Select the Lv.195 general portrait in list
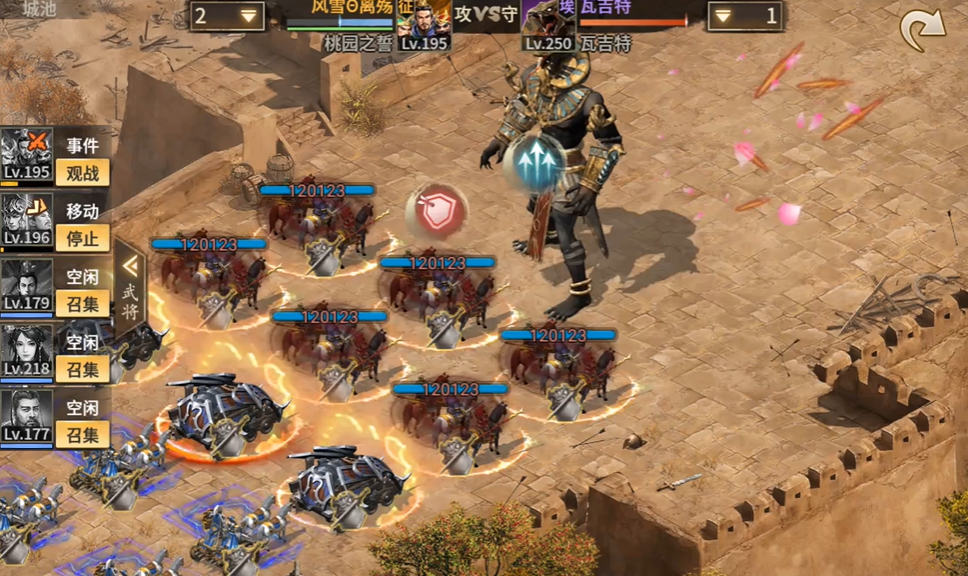This screenshot has width=968, height=576. [26, 154]
